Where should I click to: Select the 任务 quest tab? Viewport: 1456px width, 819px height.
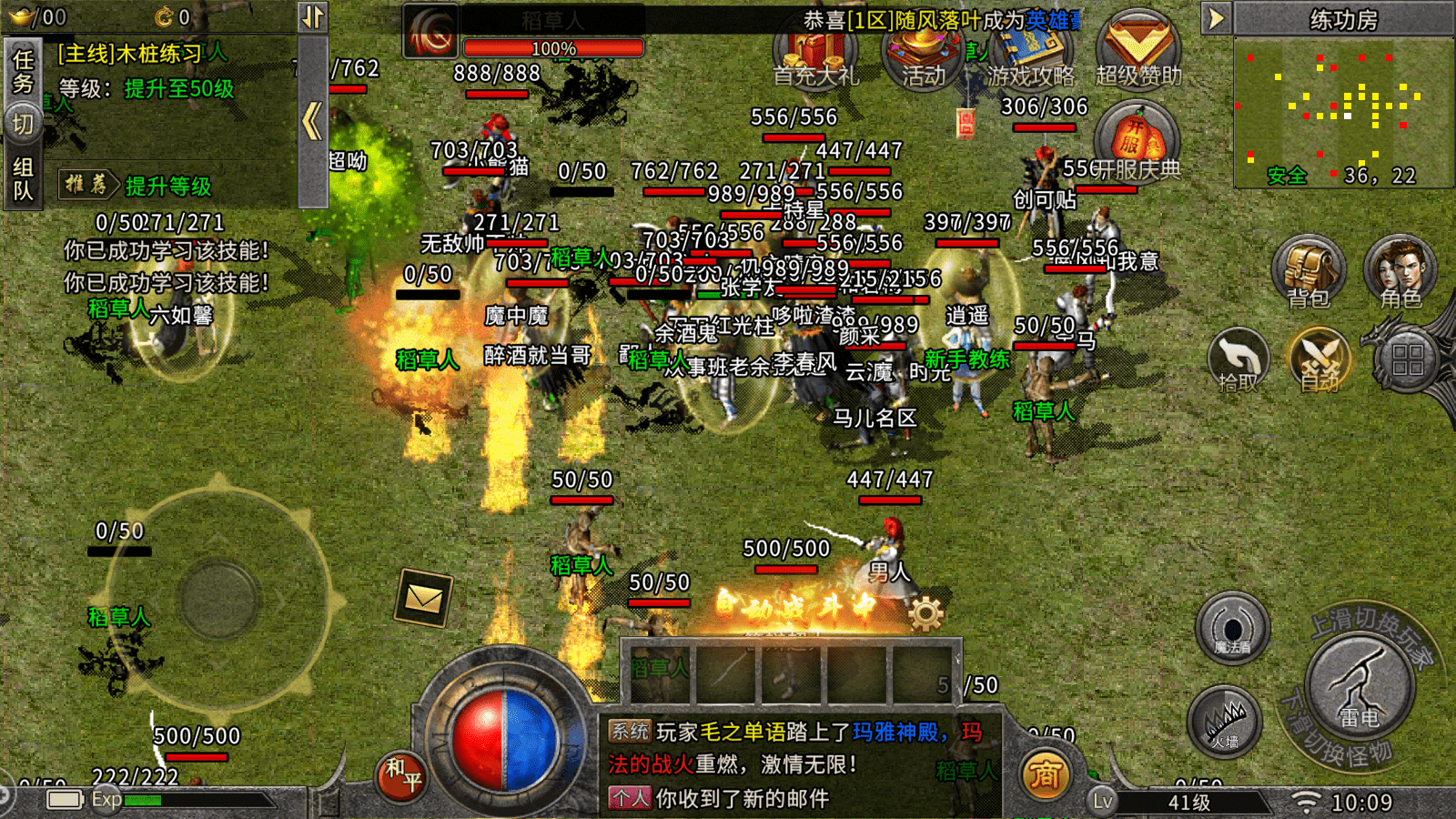pos(23,71)
